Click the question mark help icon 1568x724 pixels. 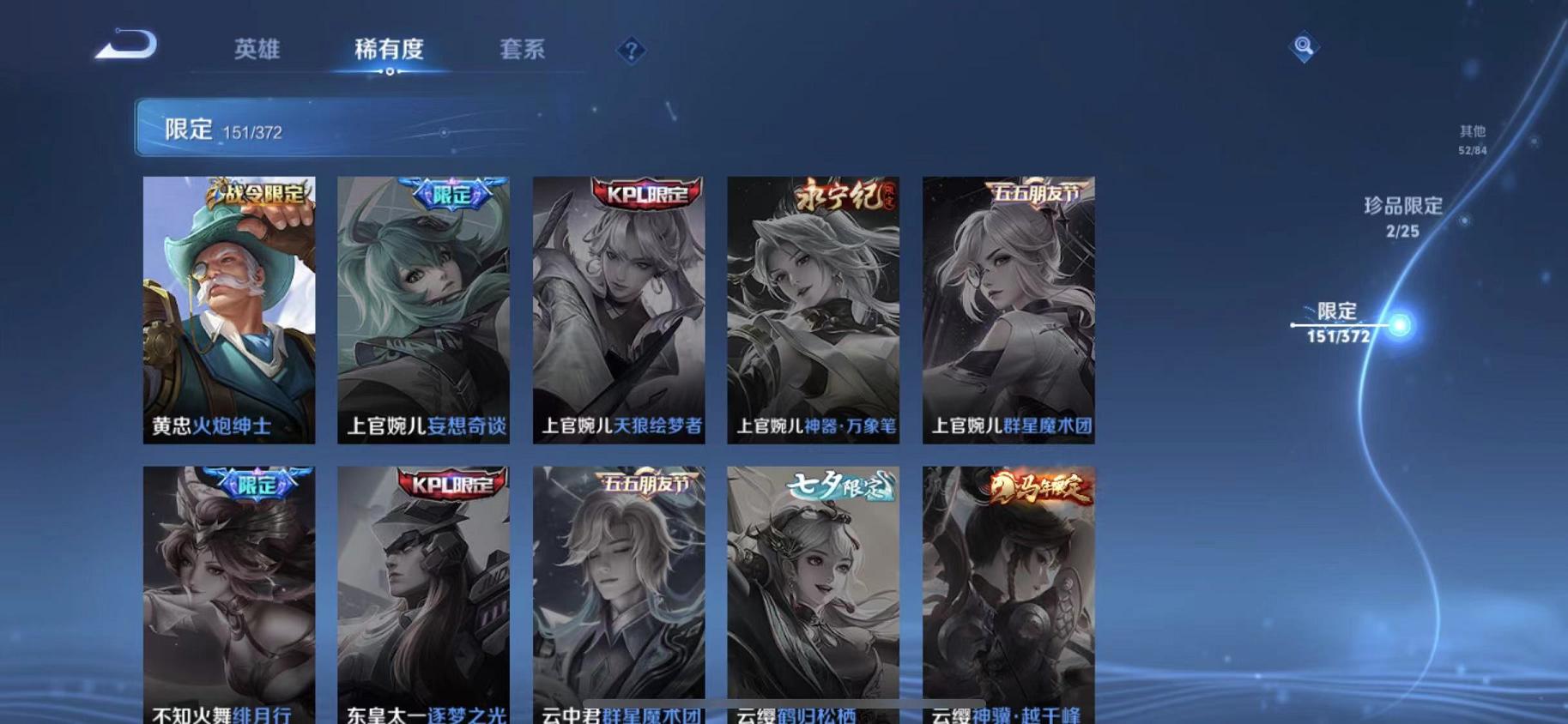[631, 51]
